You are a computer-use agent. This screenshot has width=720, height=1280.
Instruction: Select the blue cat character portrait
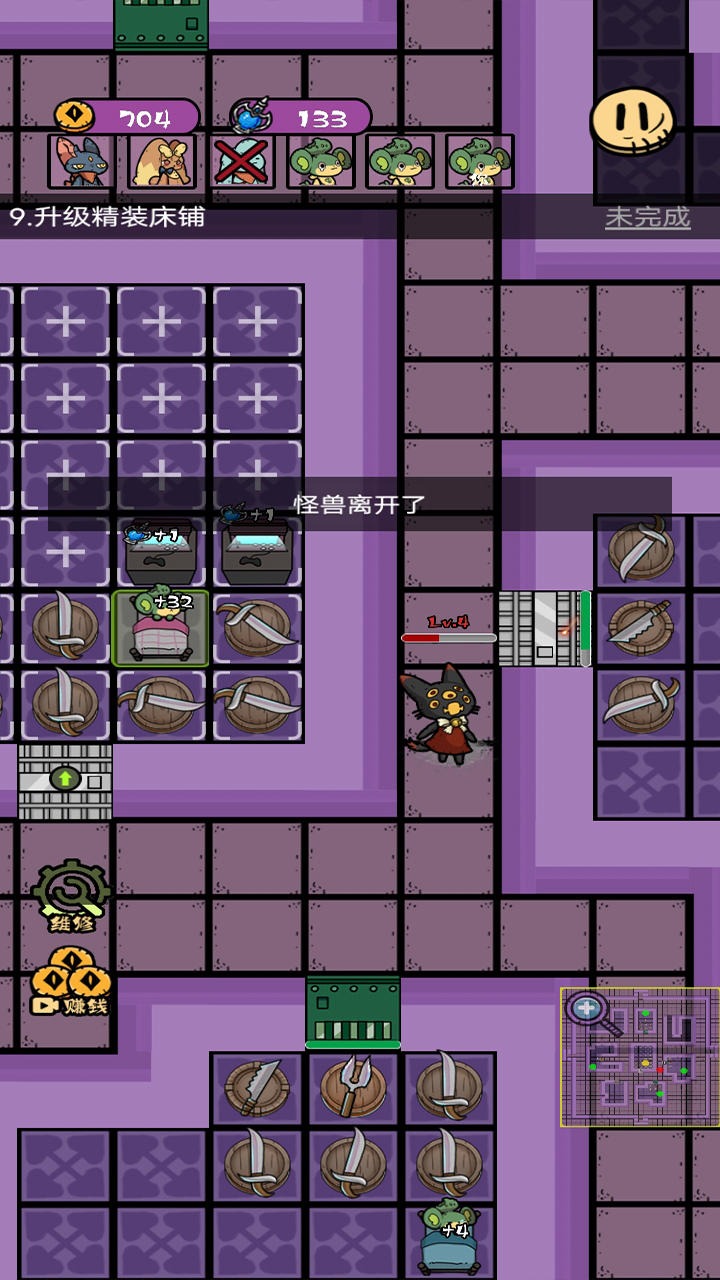click(81, 162)
